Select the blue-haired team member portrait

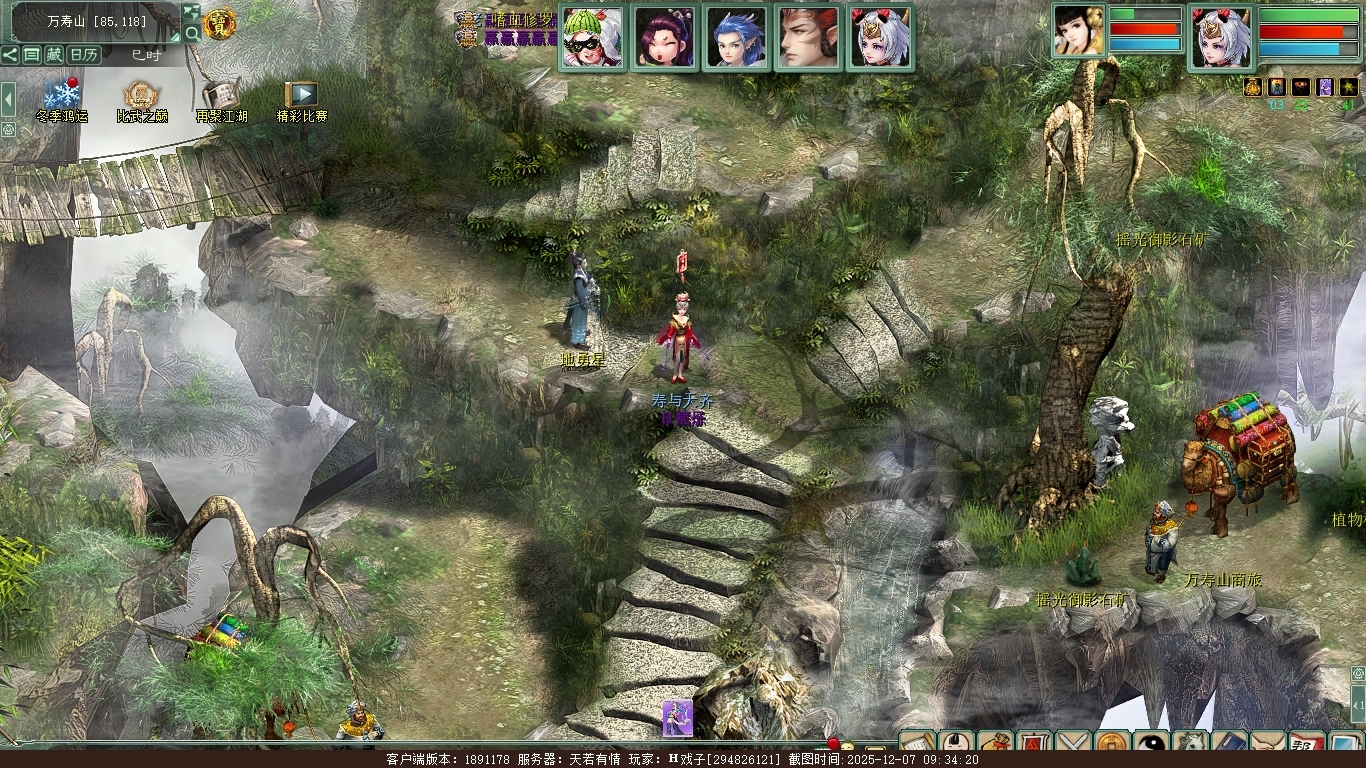click(x=736, y=38)
